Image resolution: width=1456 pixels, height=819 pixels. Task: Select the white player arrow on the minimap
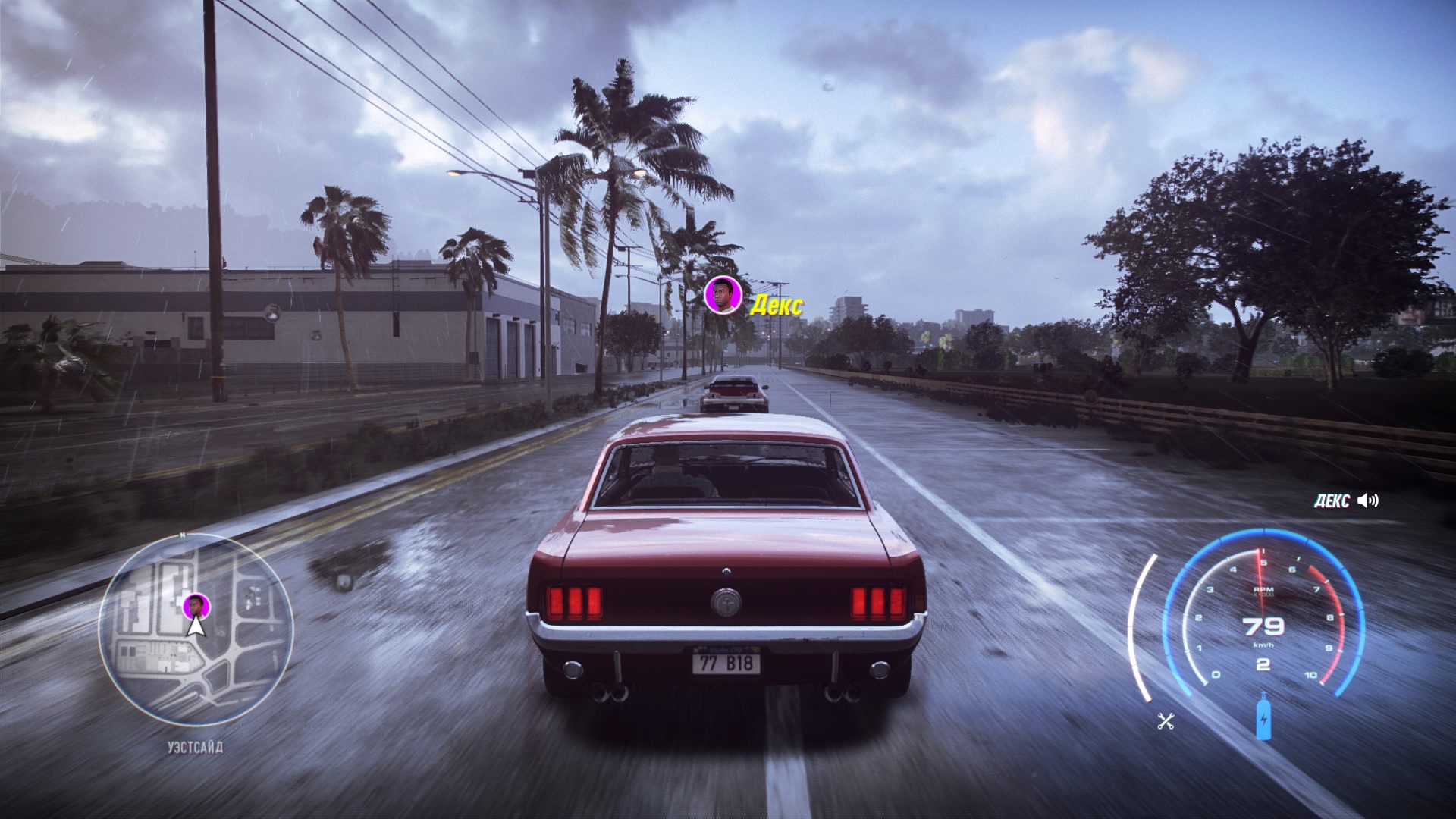point(196,628)
